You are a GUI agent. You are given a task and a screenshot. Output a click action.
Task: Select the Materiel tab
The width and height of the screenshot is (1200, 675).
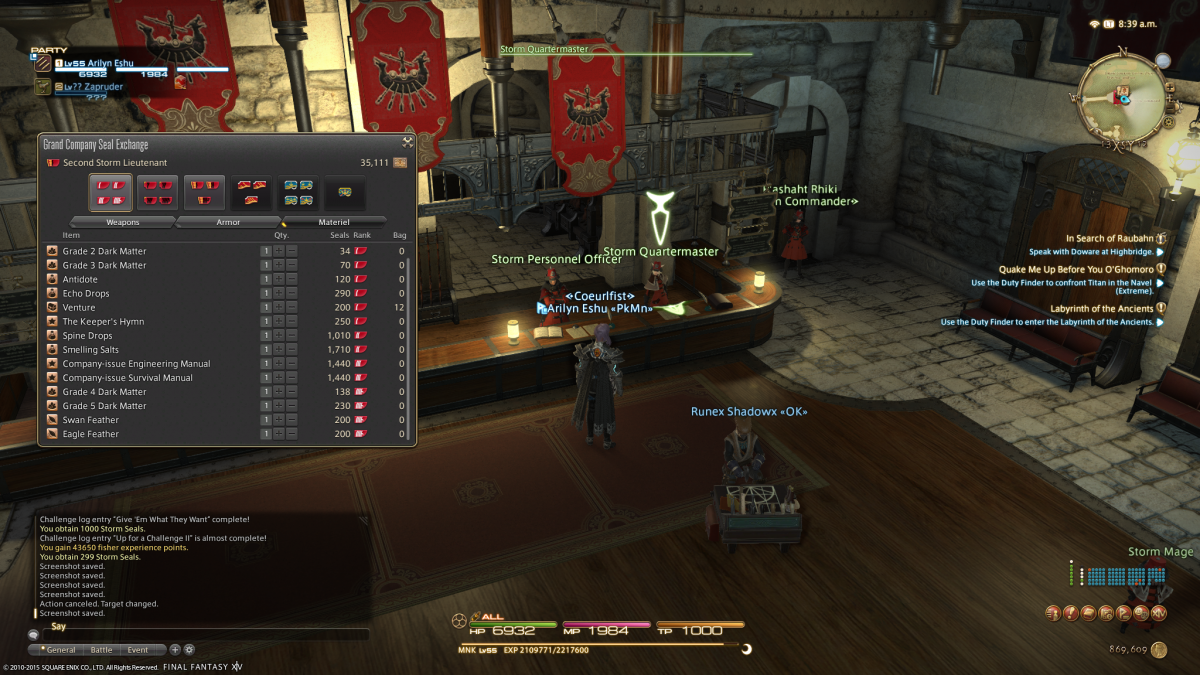click(x=334, y=222)
